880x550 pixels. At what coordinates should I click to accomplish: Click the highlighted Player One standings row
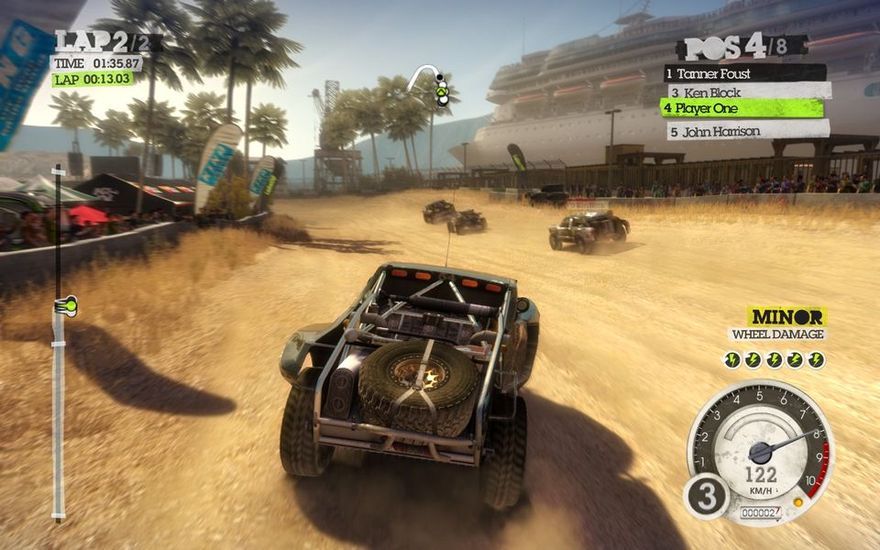click(742, 108)
